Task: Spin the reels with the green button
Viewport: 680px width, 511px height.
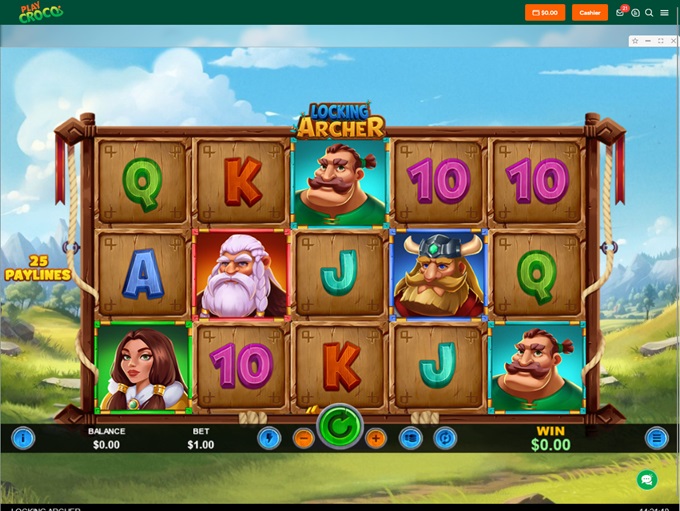Action: tap(340, 430)
